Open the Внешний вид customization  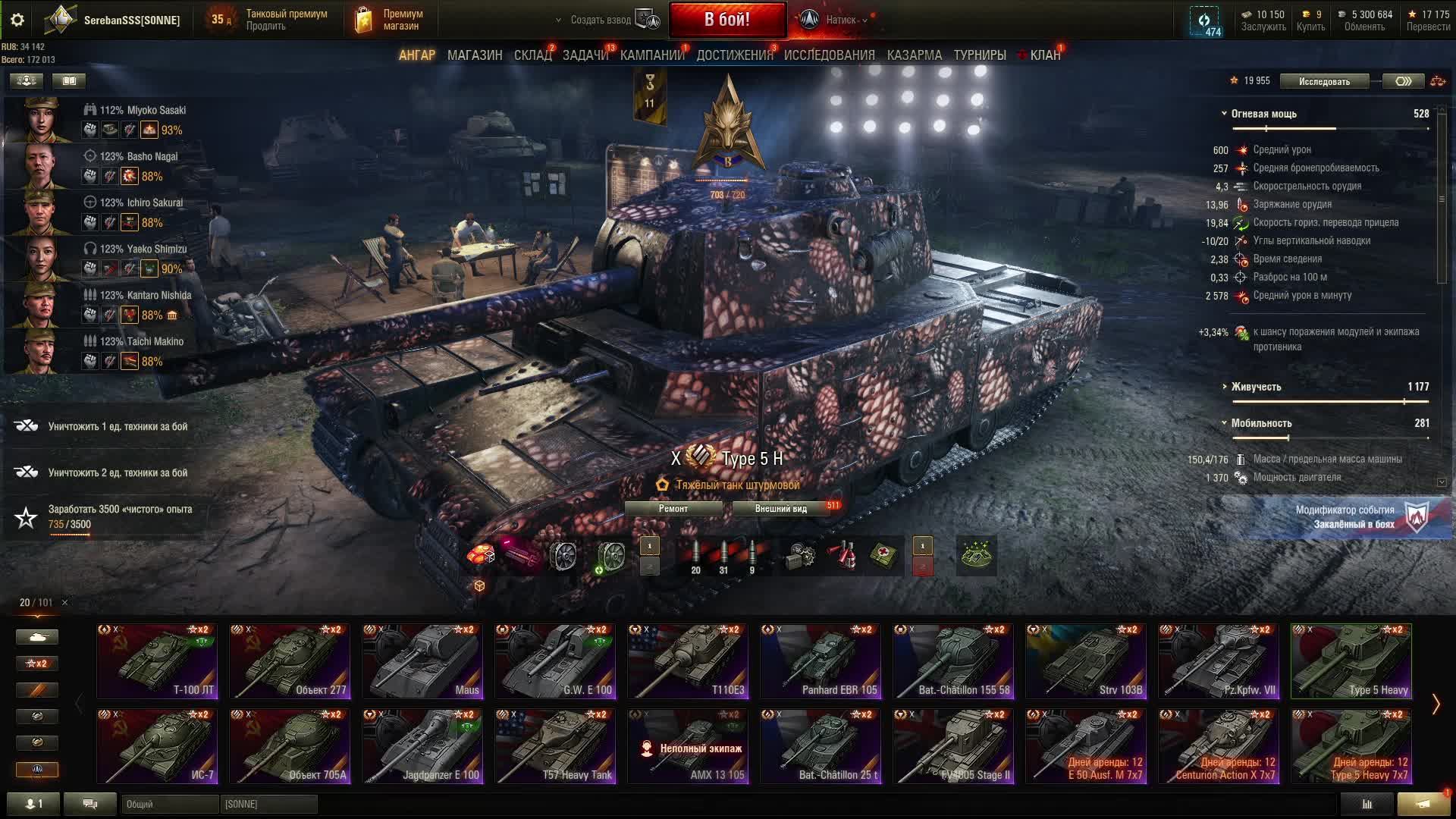point(780,509)
